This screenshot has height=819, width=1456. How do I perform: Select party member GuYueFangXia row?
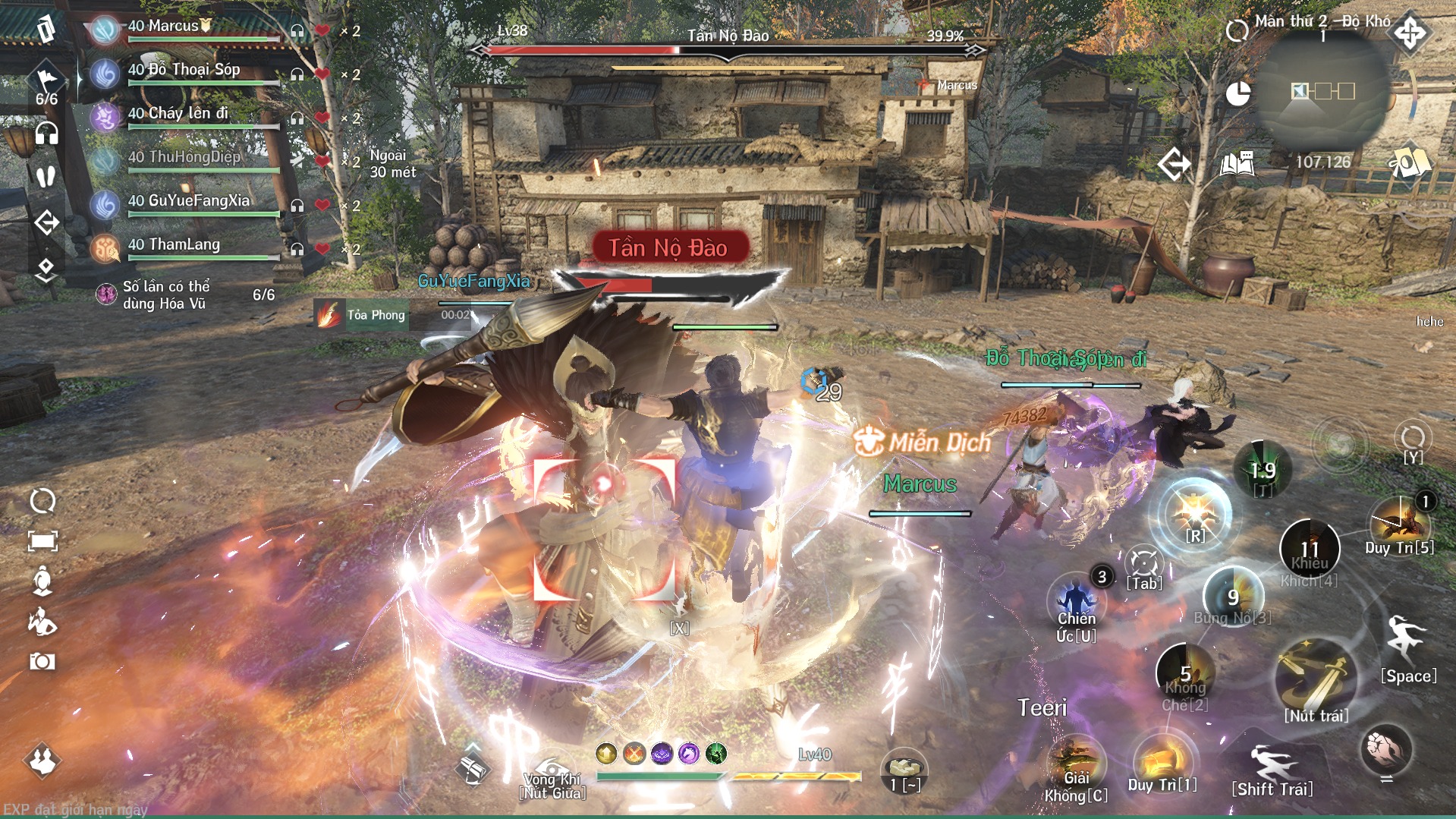[x=188, y=203]
